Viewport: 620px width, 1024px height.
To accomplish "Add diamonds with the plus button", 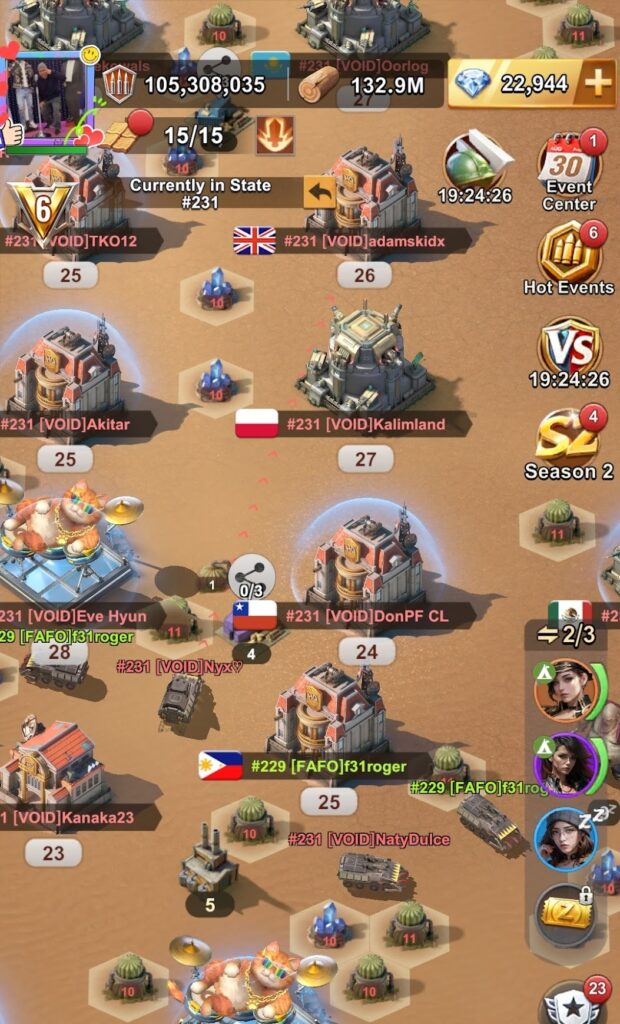I will click(x=597, y=84).
